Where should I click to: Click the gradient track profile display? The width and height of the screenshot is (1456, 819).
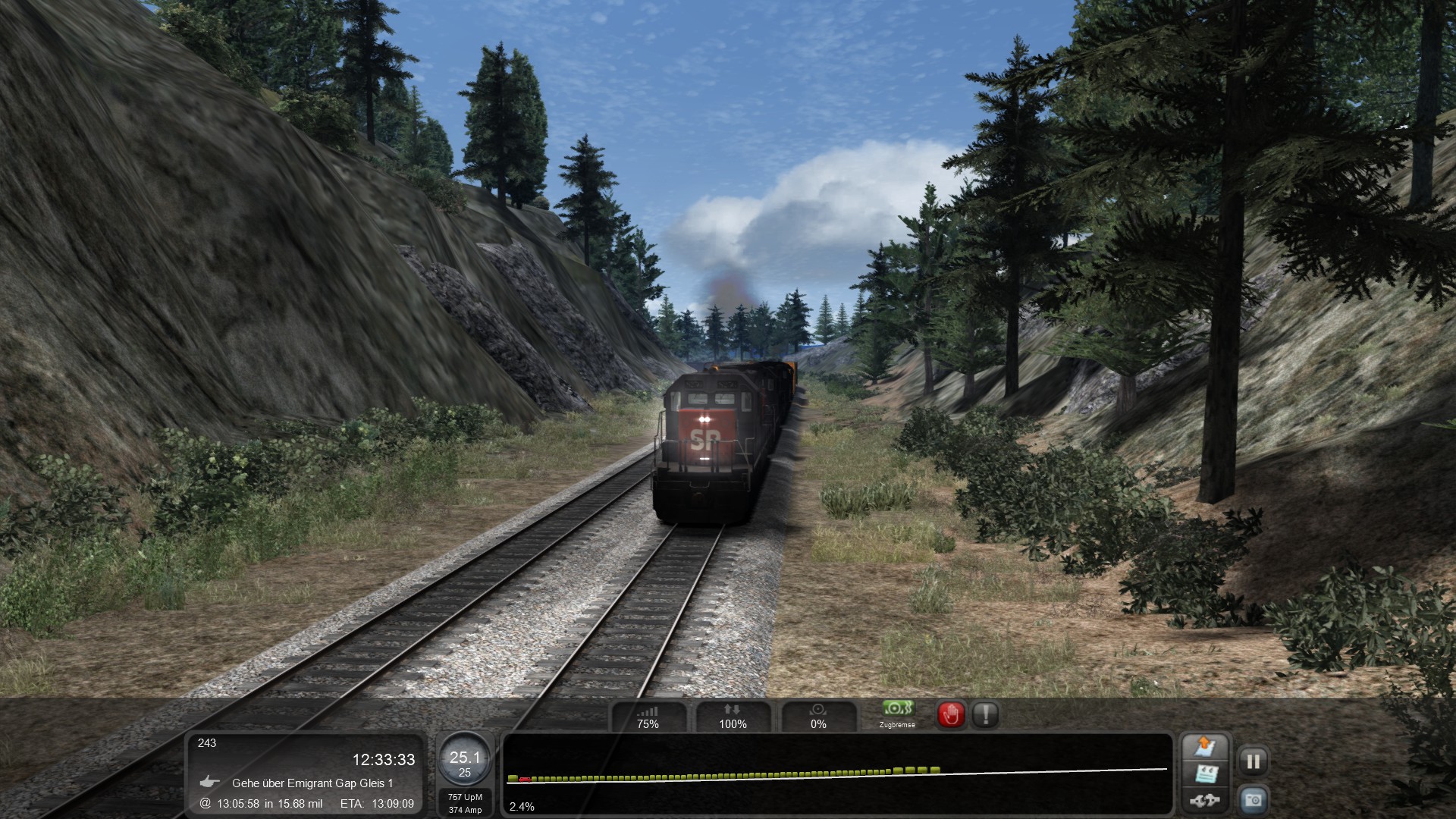coord(837,773)
